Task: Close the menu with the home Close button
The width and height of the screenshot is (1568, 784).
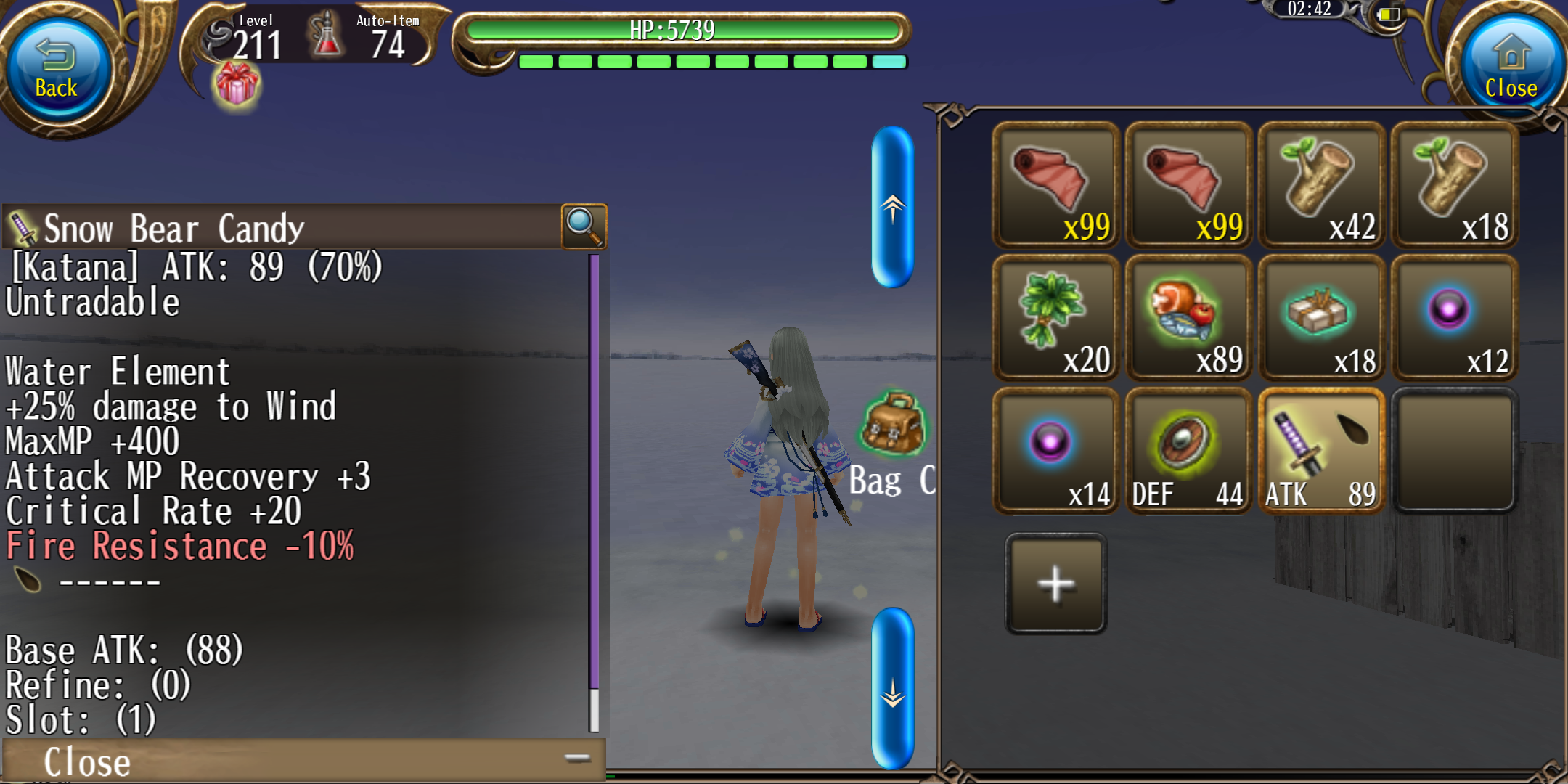Action: pos(1511,70)
